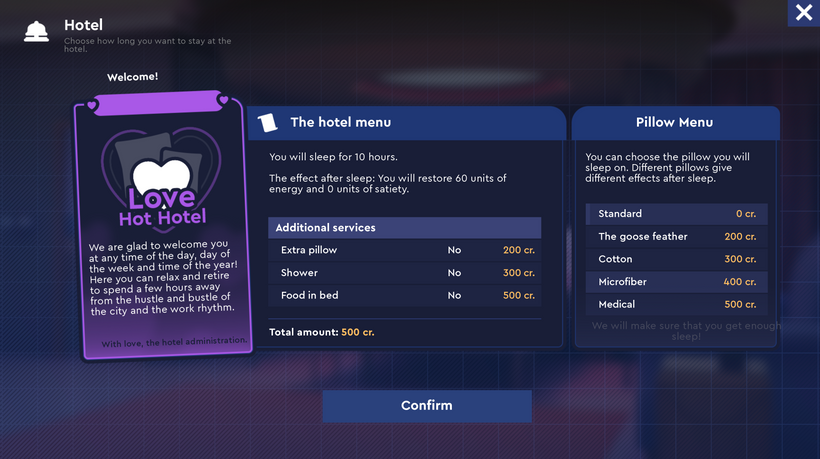Screen dimensions: 820x459
Task: Choose the goose feather pillow
Action: pos(676,237)
